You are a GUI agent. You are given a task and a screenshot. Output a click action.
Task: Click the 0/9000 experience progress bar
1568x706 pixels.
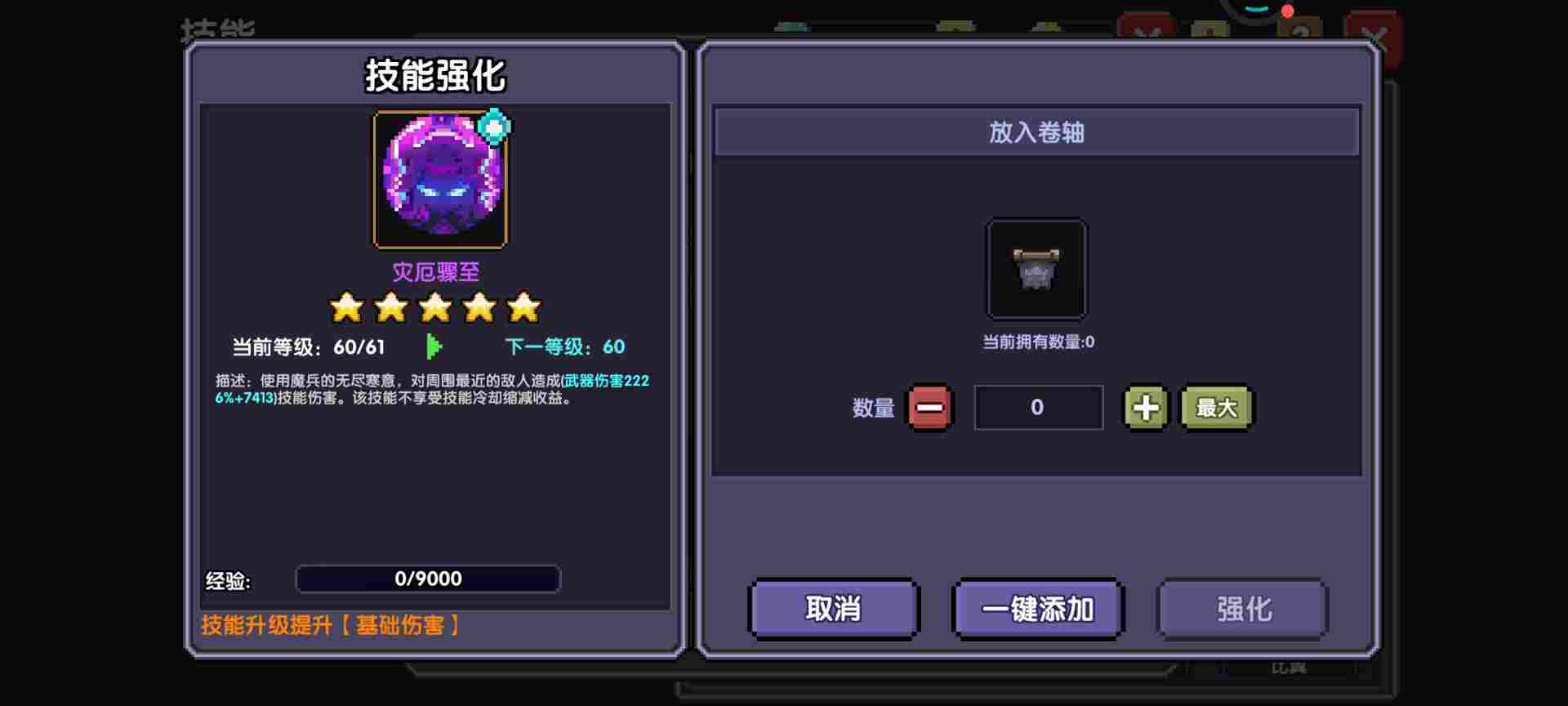tap(429, 579)
